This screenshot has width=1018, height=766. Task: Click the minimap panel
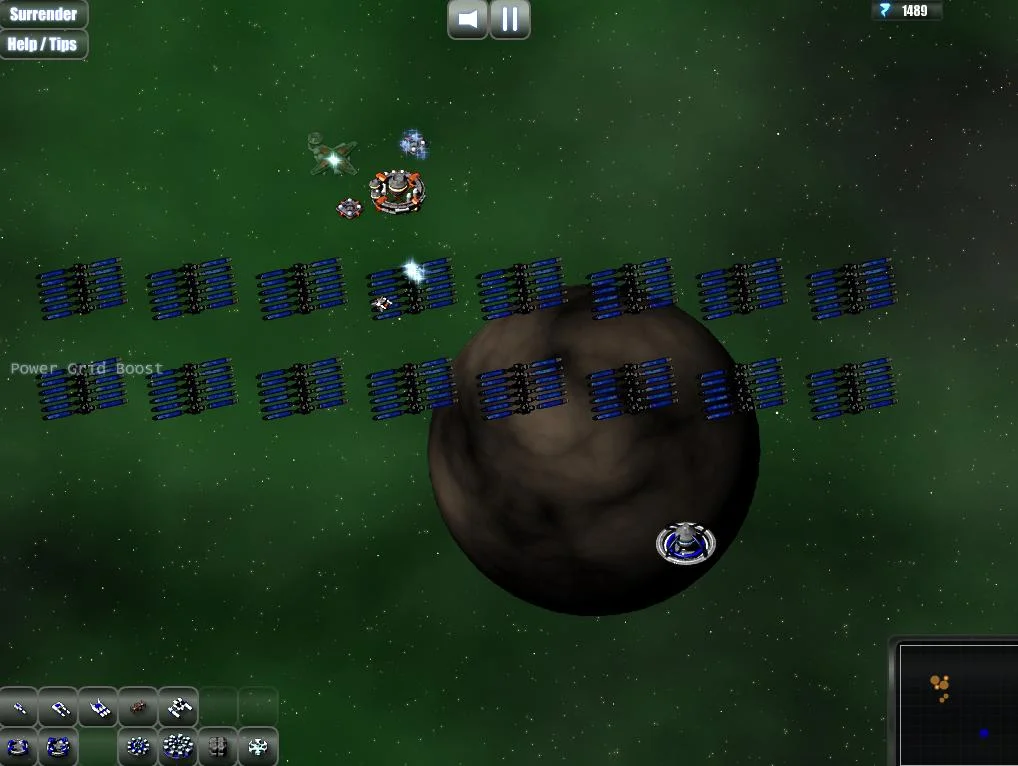[x=957, y=704]
